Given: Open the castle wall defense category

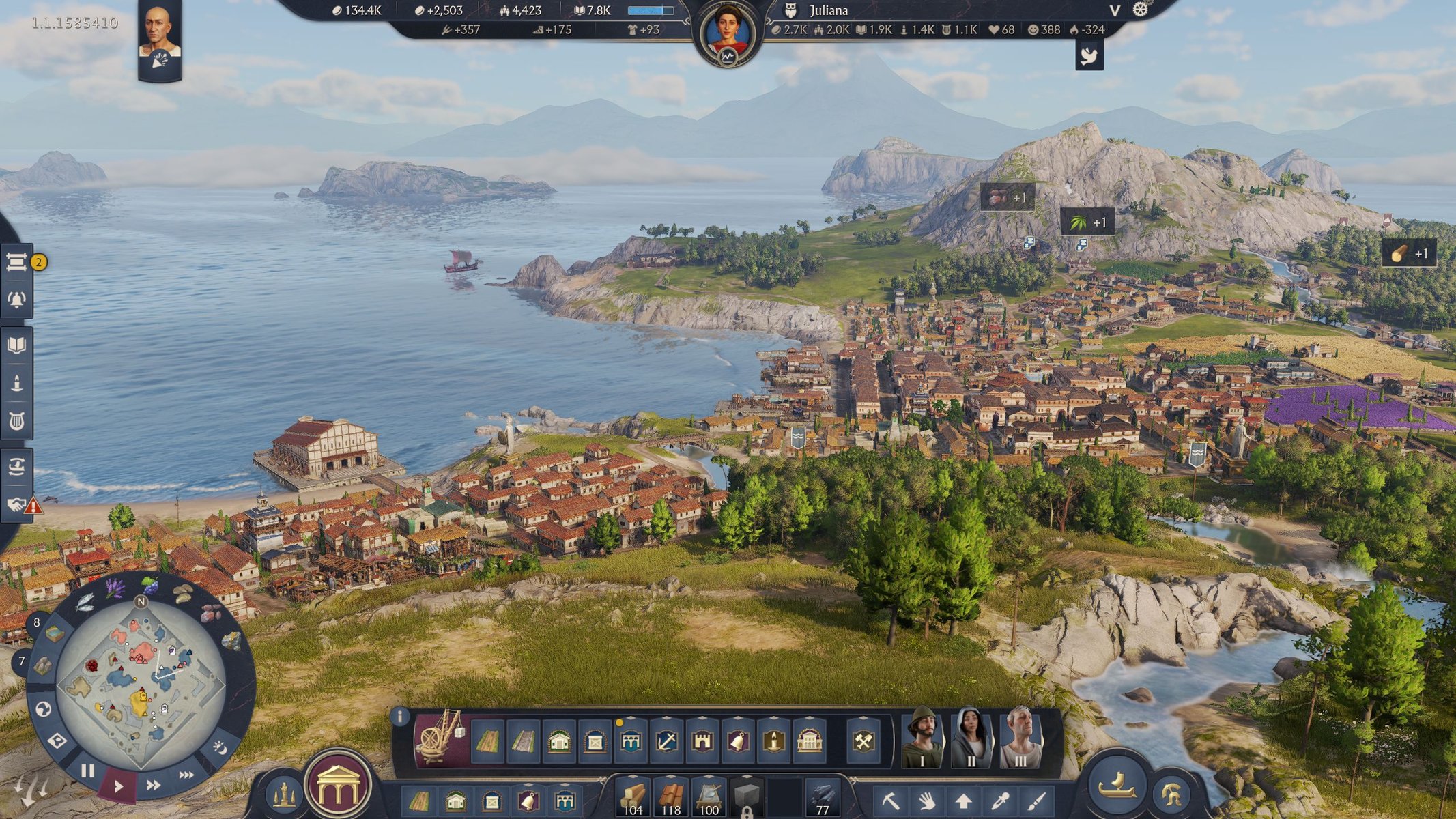Looking at the screenshot, I should [x=702, y=742].
